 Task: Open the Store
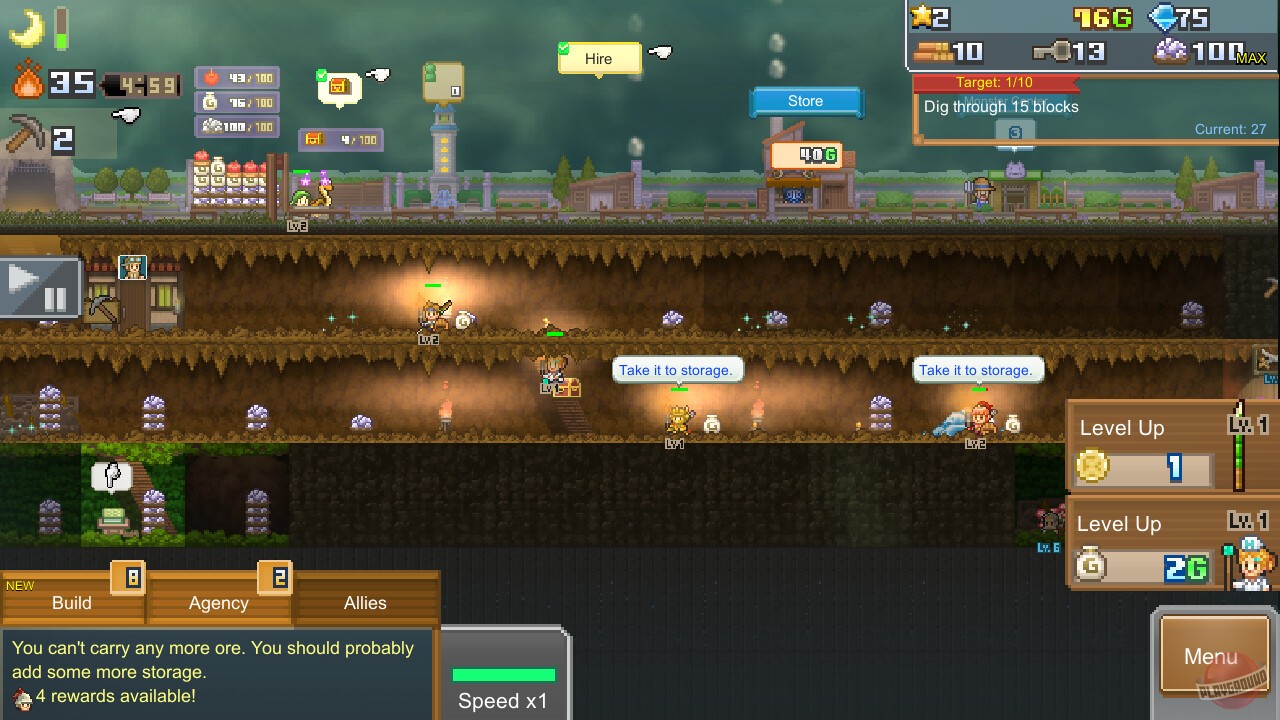(804, 100)
